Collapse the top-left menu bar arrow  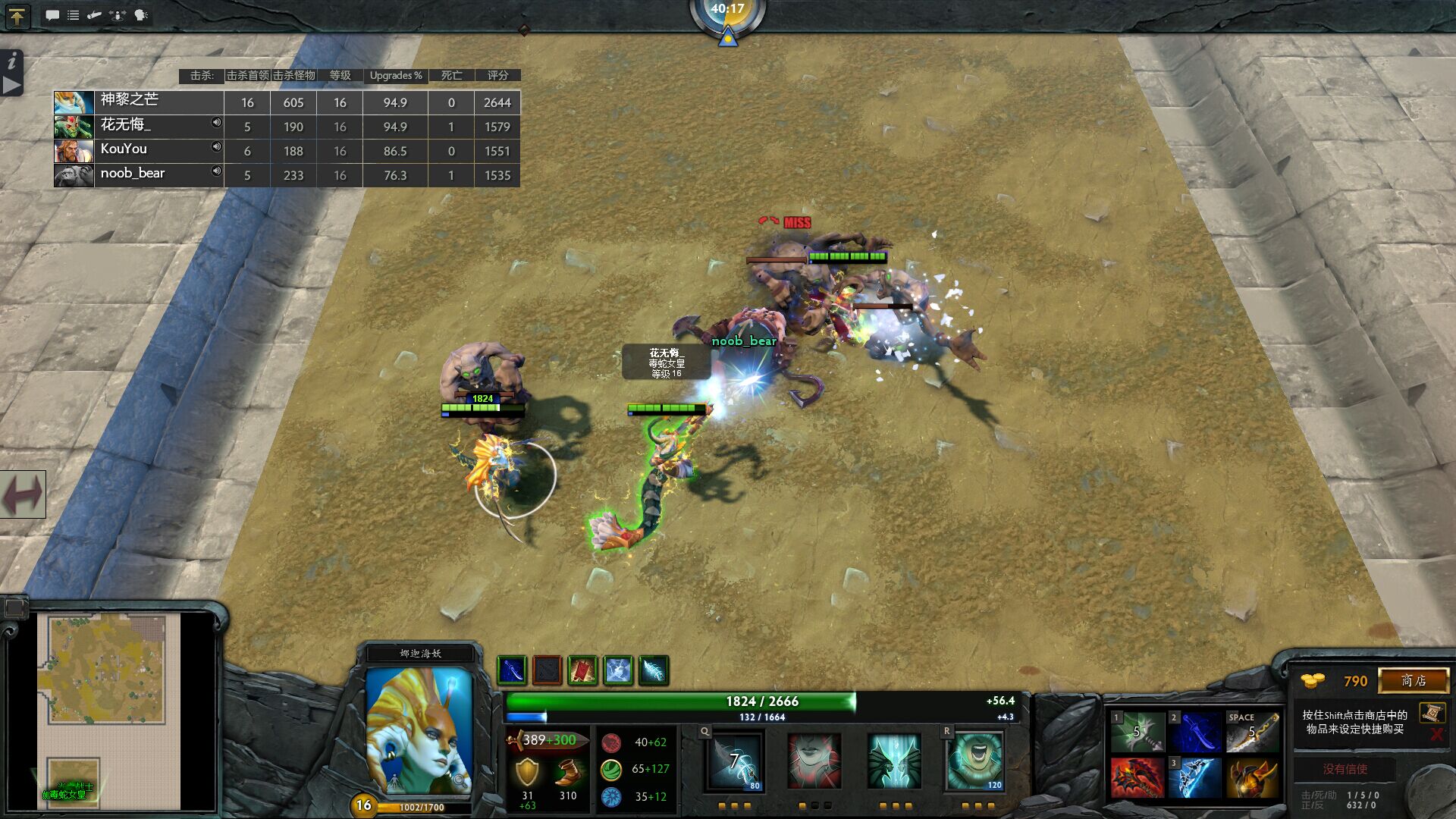pyautogui.click(x=16, y=16)
